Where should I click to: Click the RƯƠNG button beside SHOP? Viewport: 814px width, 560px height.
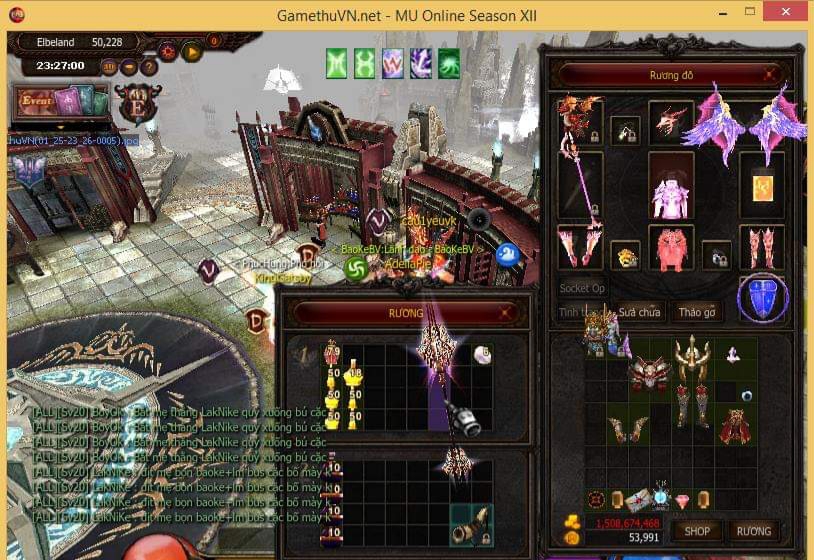(x=753, y=530)
